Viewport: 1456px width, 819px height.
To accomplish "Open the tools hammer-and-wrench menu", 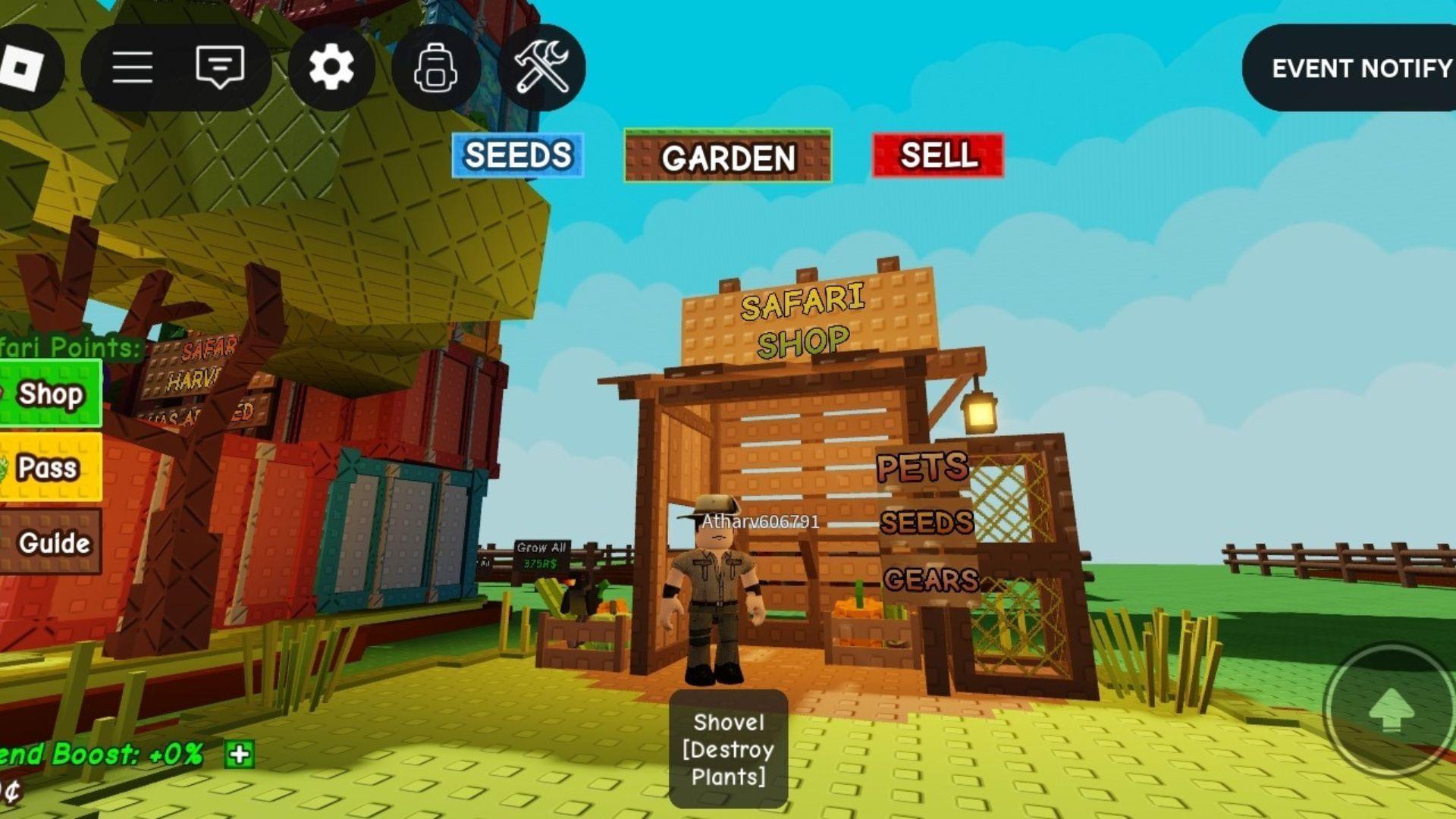I will [543, 67].
